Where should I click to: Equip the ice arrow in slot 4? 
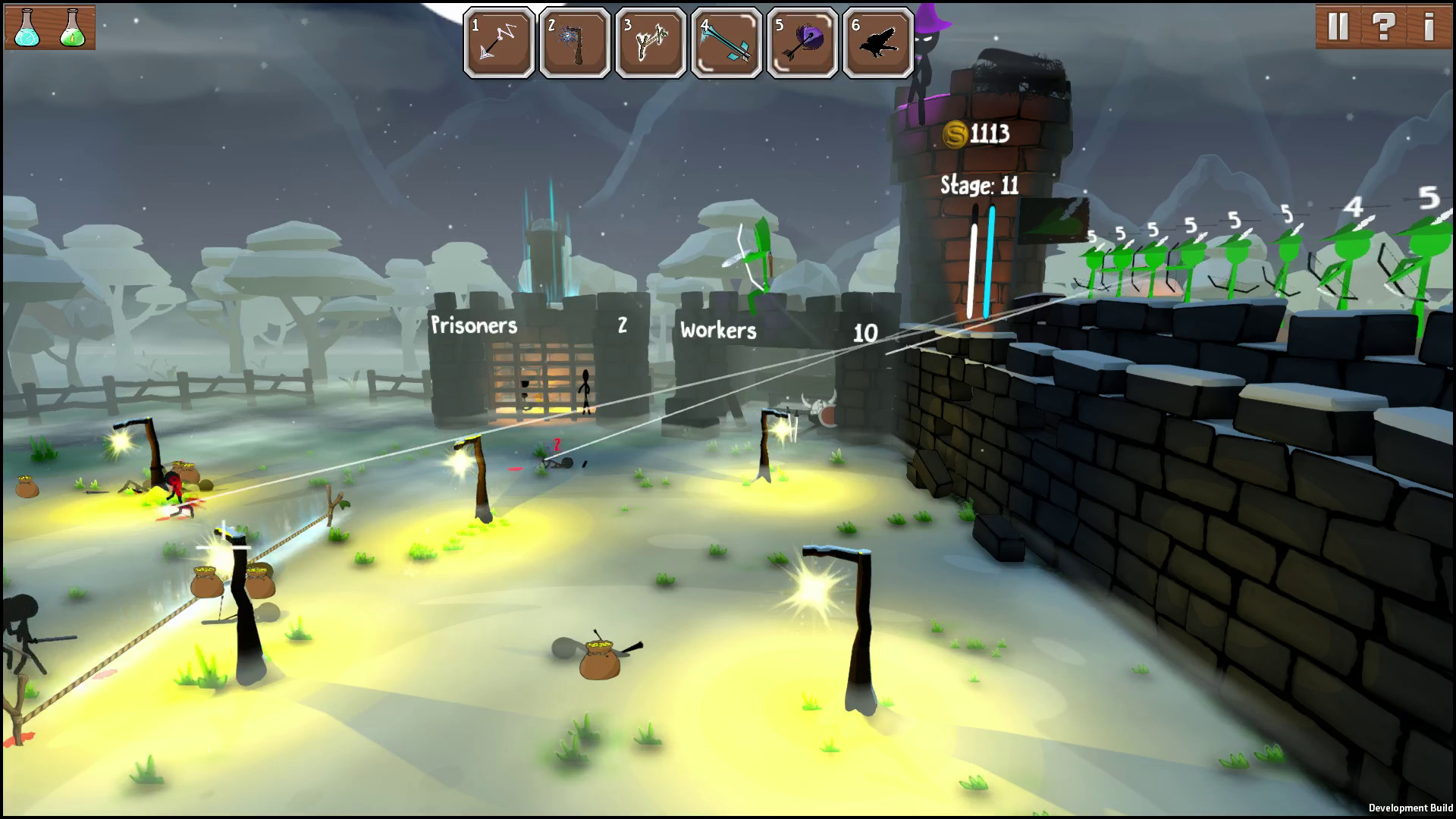[726, 42]
